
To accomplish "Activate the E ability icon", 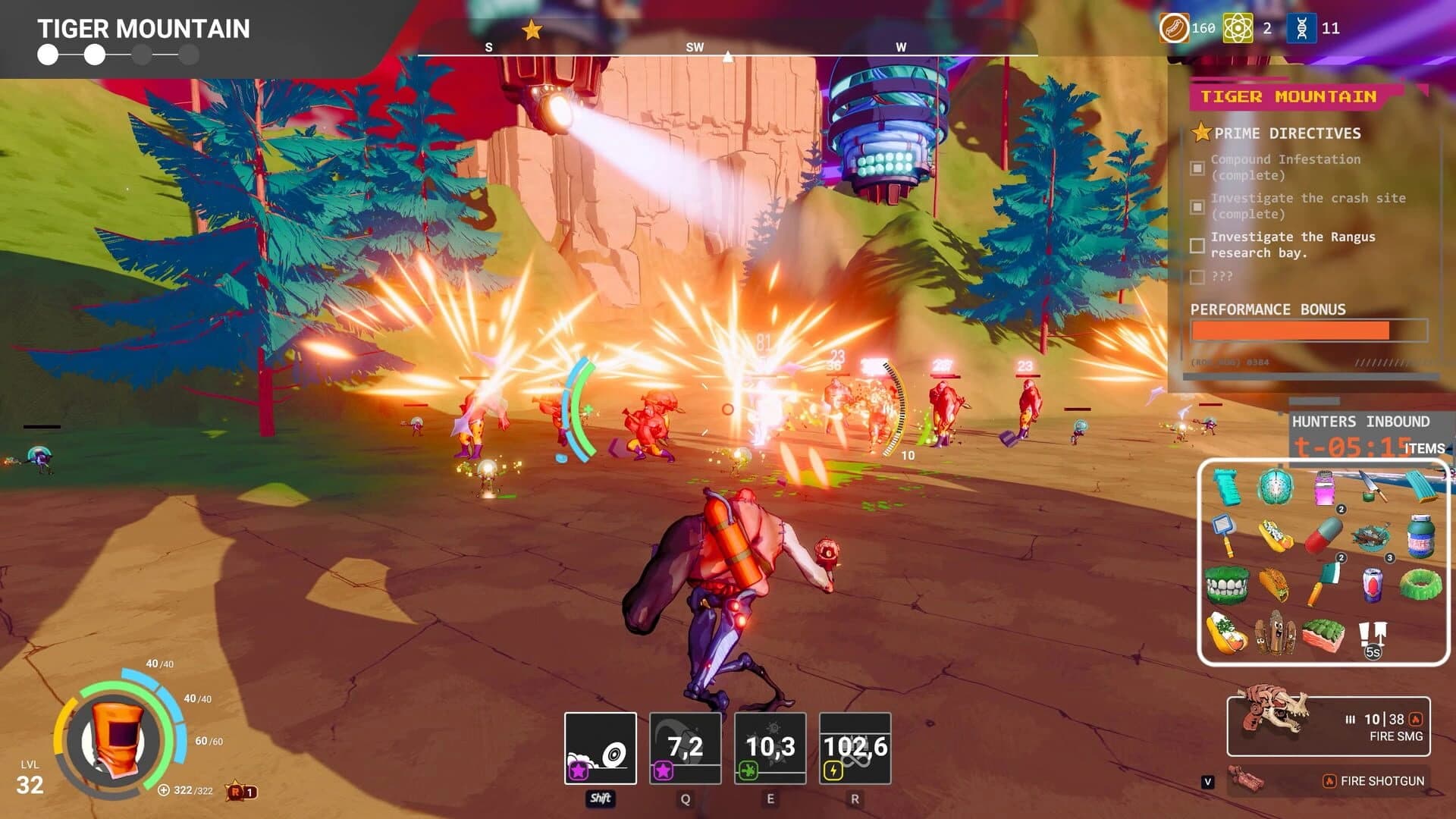I will [770, 747].
